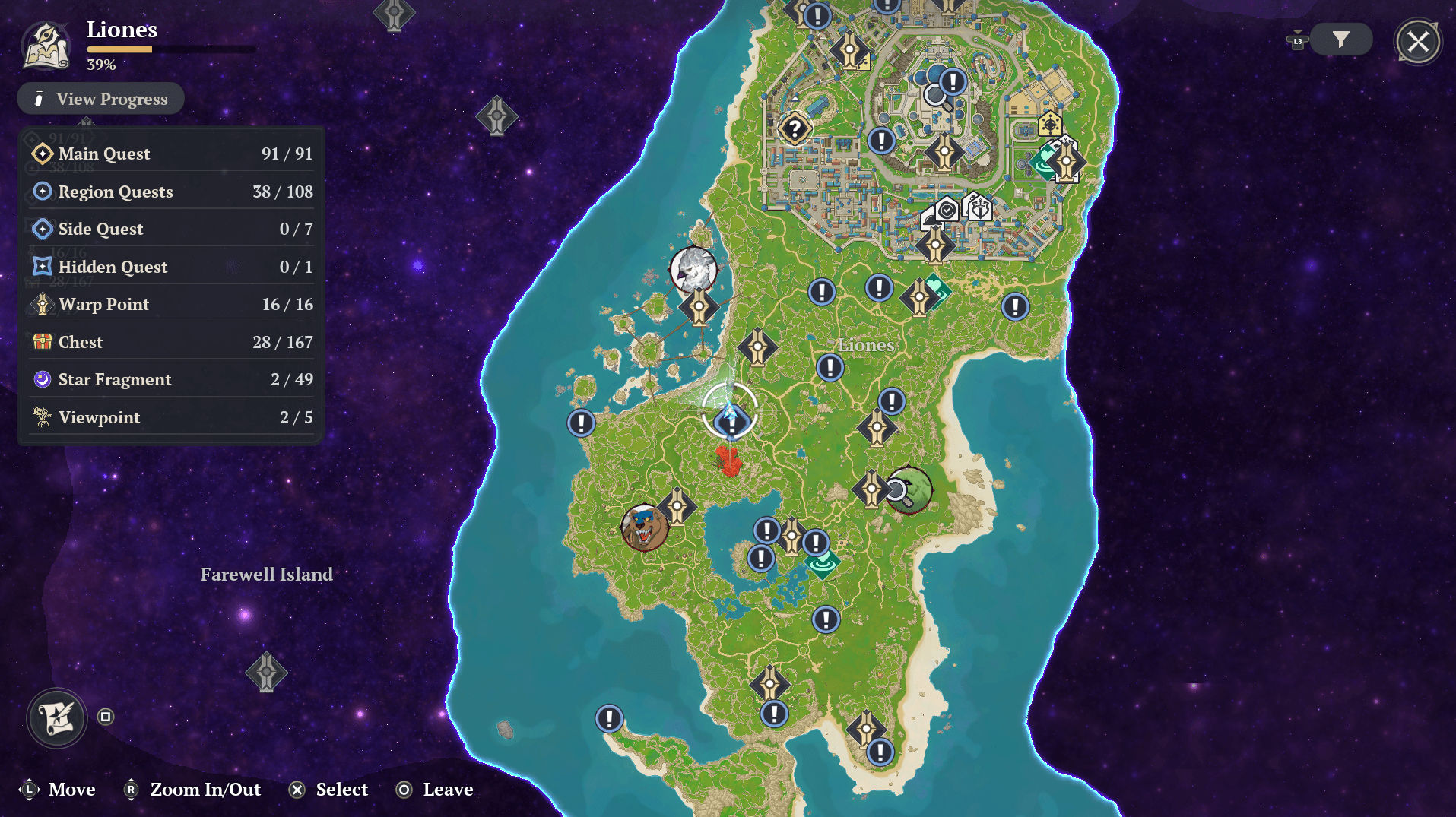Image resolution: width=1456 pixels, height=817 pixels.
Task: Click the checkmark shop building icon
Action: click(947, 210)
